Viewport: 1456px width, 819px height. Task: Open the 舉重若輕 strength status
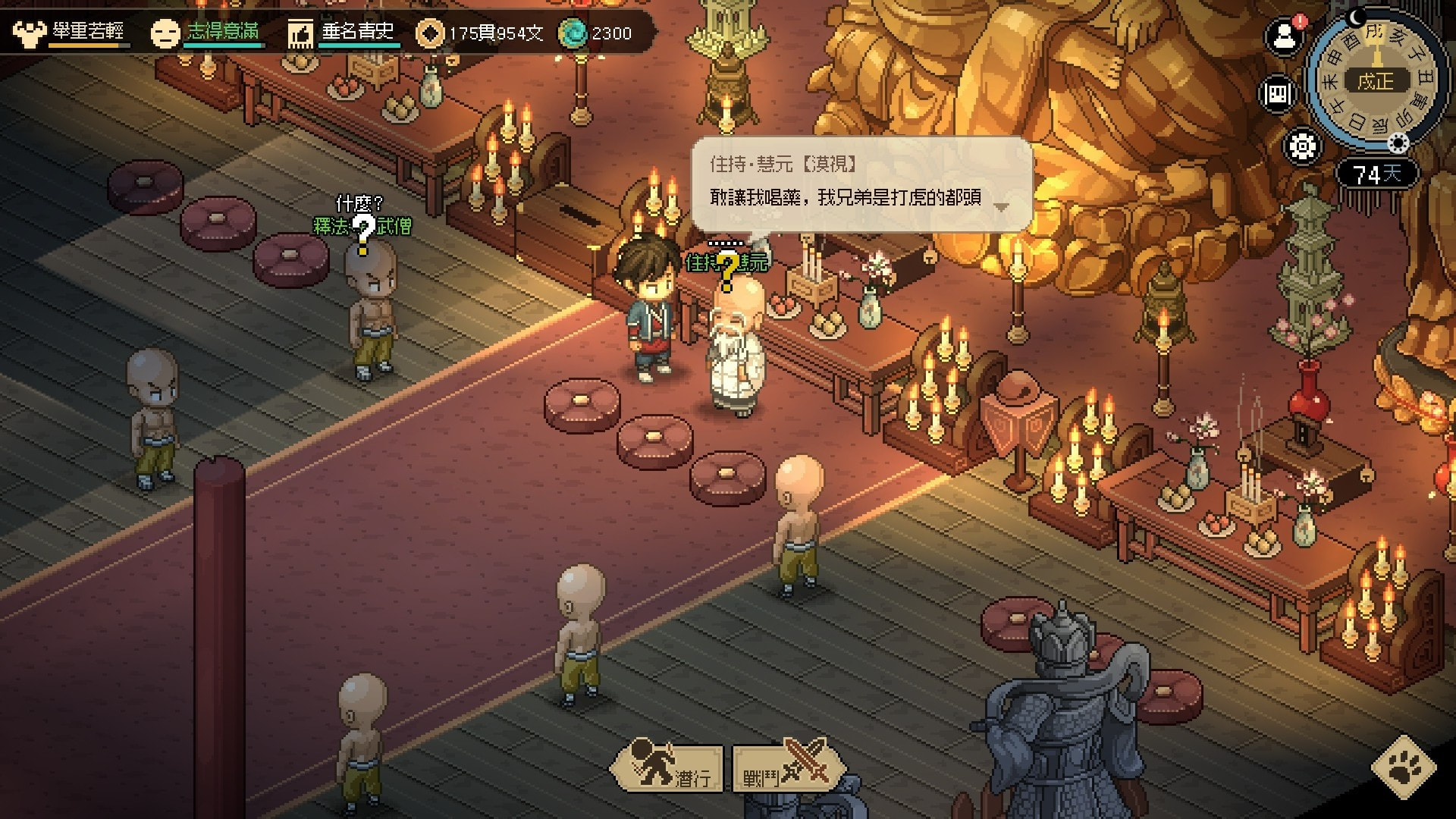(x=70, y=33)
